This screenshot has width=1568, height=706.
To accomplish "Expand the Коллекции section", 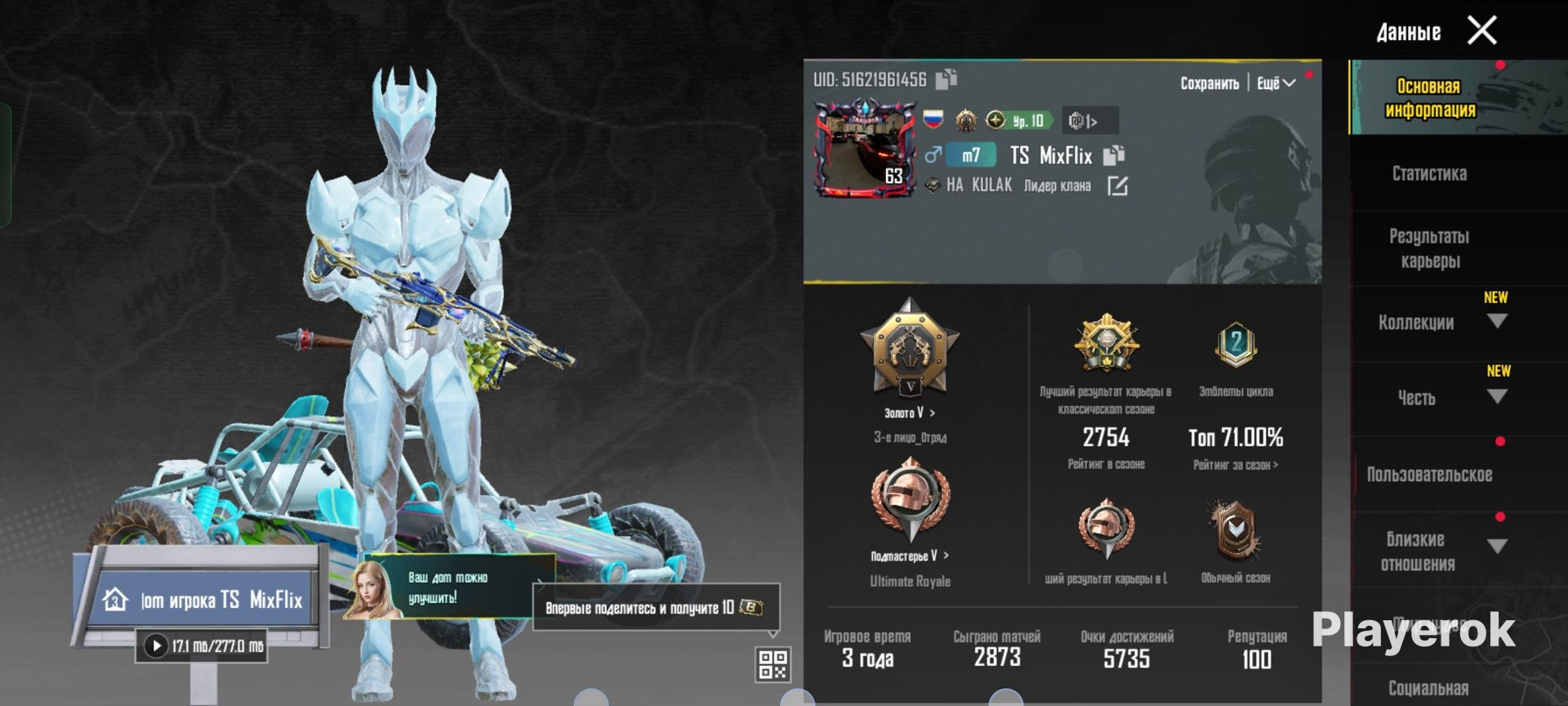I will pyautogui.click(x=1496, y=322).
